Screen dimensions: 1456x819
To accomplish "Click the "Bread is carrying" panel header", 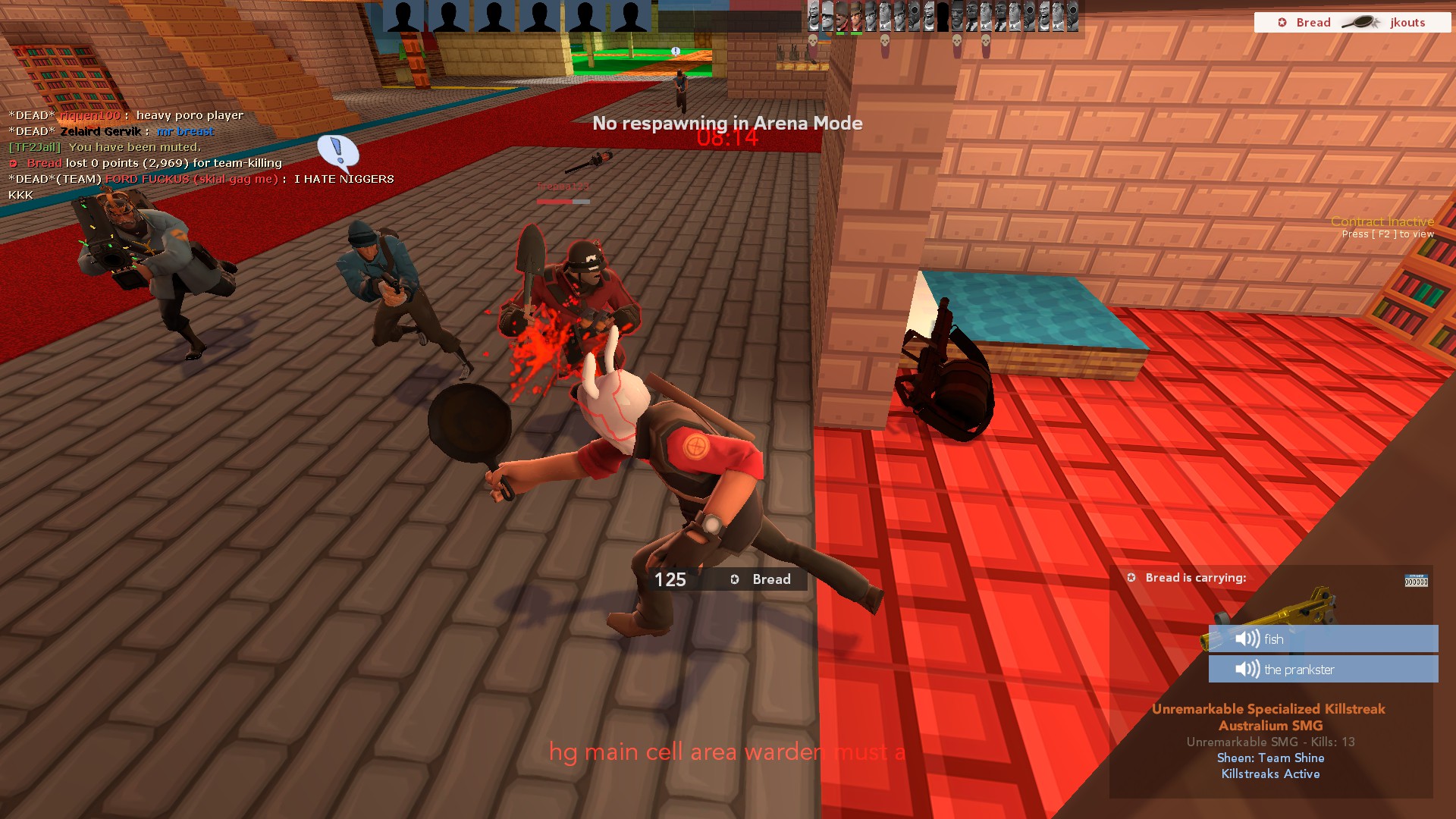I will [x=1195, y=578].
